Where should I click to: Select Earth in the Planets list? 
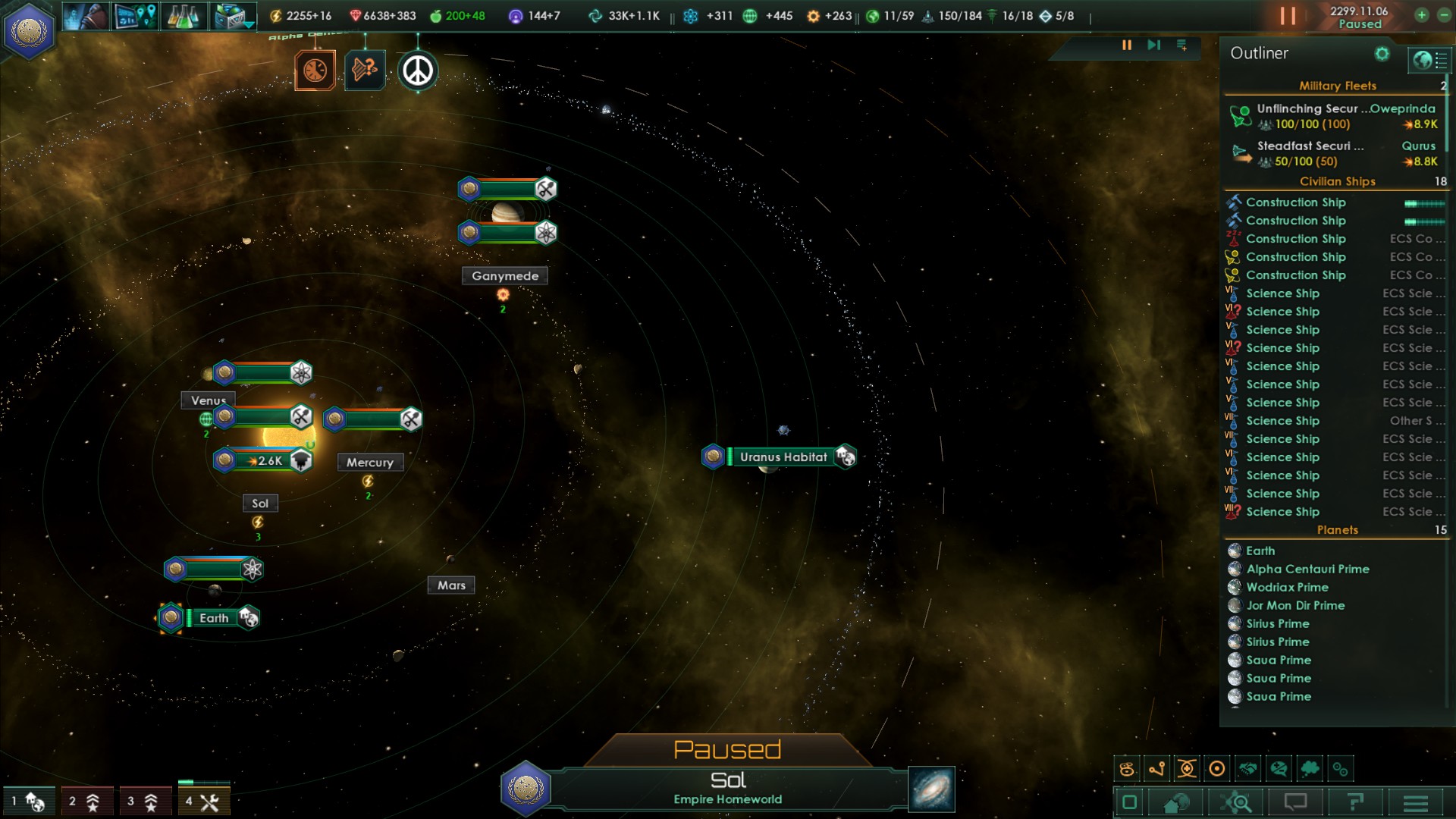[x=1260, y=551]
